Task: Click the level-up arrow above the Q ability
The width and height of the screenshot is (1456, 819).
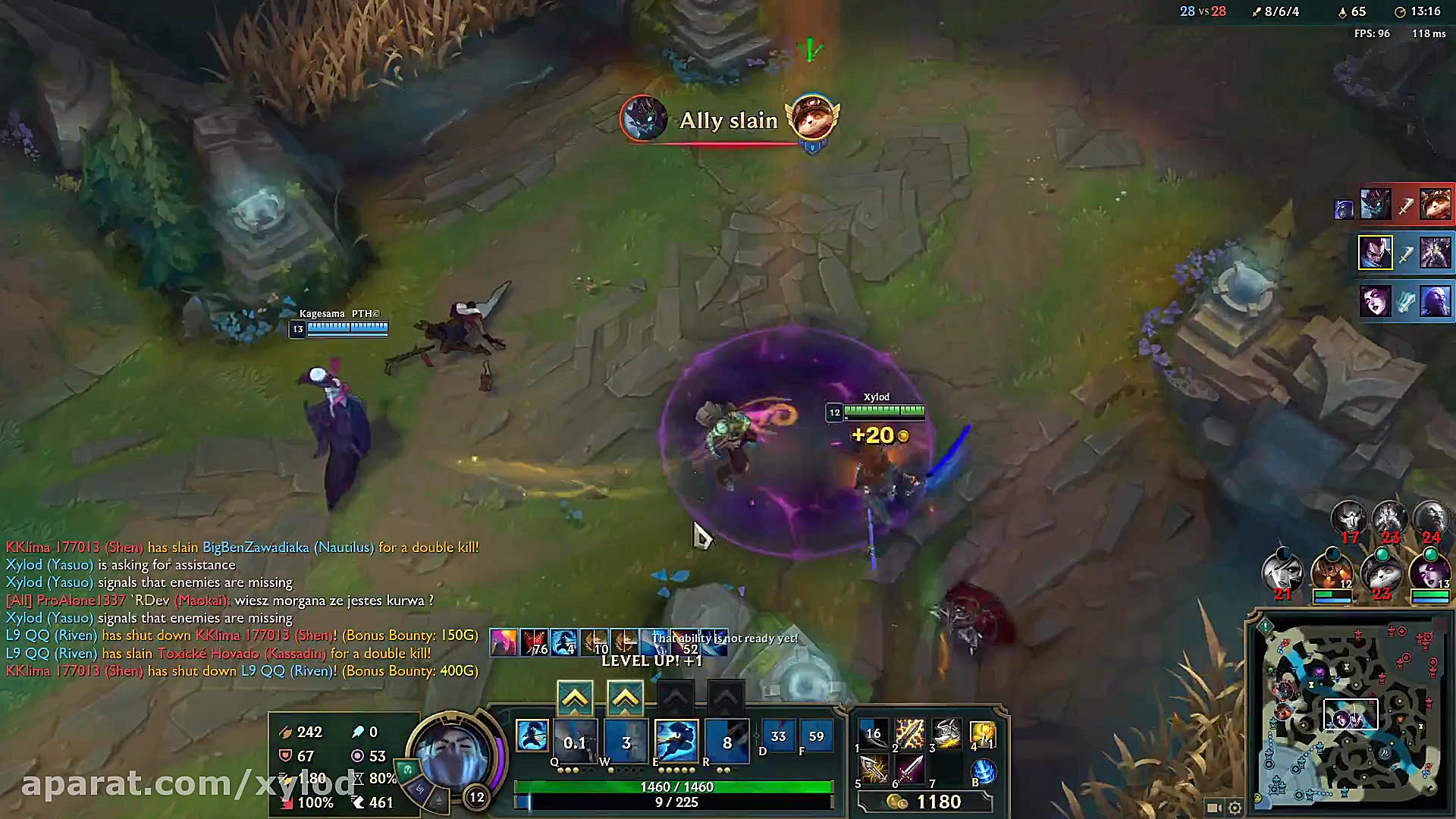Action: [576, 696]
